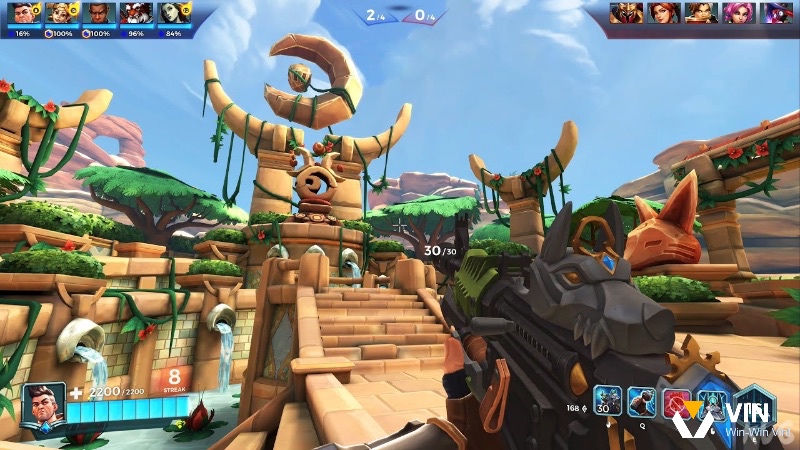
Task: Select the pink-haired enemy portrait
Action: pyautogui.click(x=737, y=13)
